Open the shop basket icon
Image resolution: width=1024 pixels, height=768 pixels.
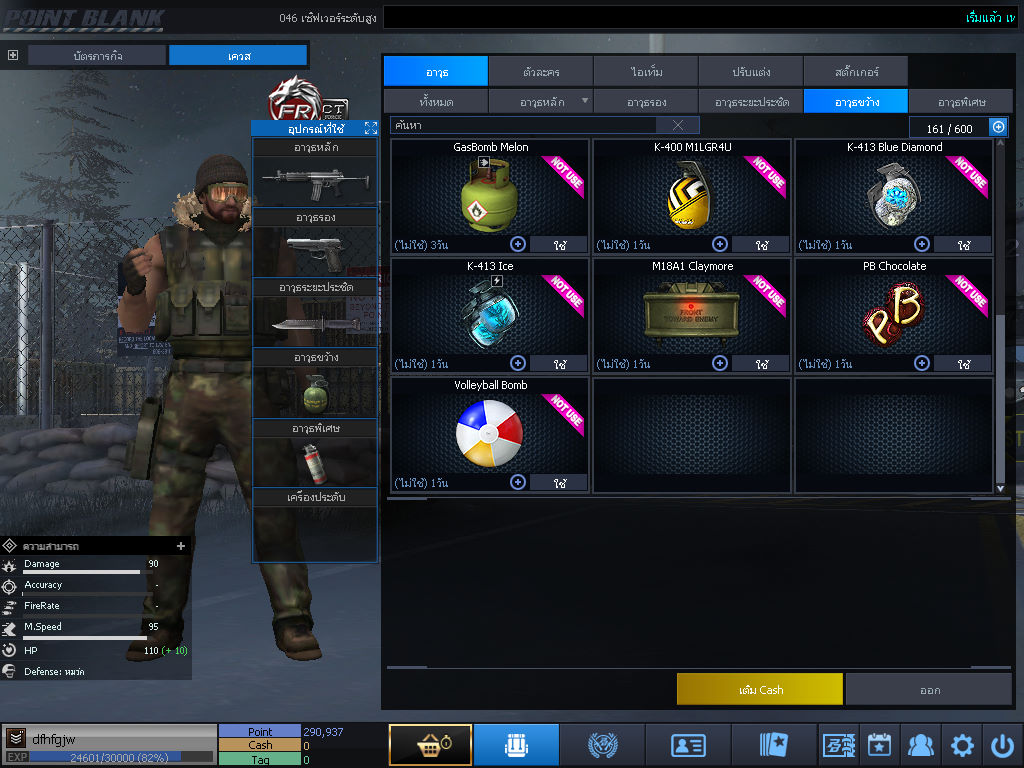[430, 745]
